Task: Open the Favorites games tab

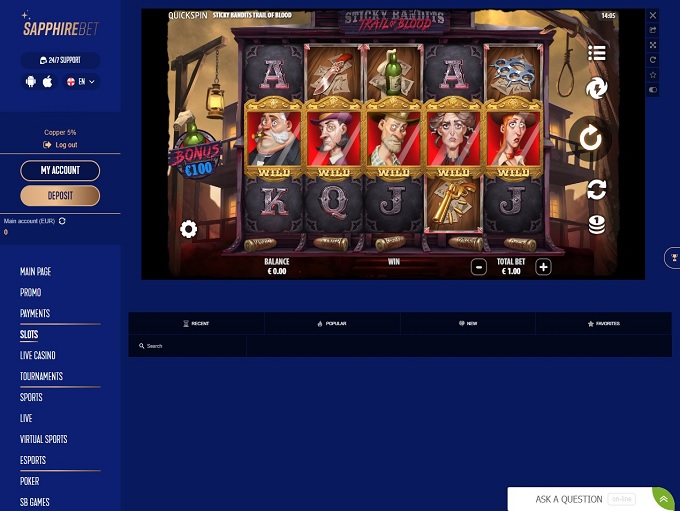Action: [x=604, y=323]
